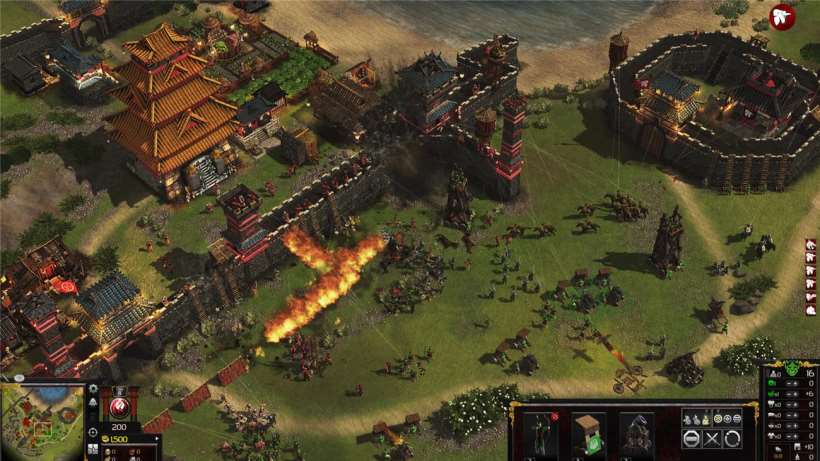Select the siege cannon unit card
The image size is (820, 461).
point(636,432)
